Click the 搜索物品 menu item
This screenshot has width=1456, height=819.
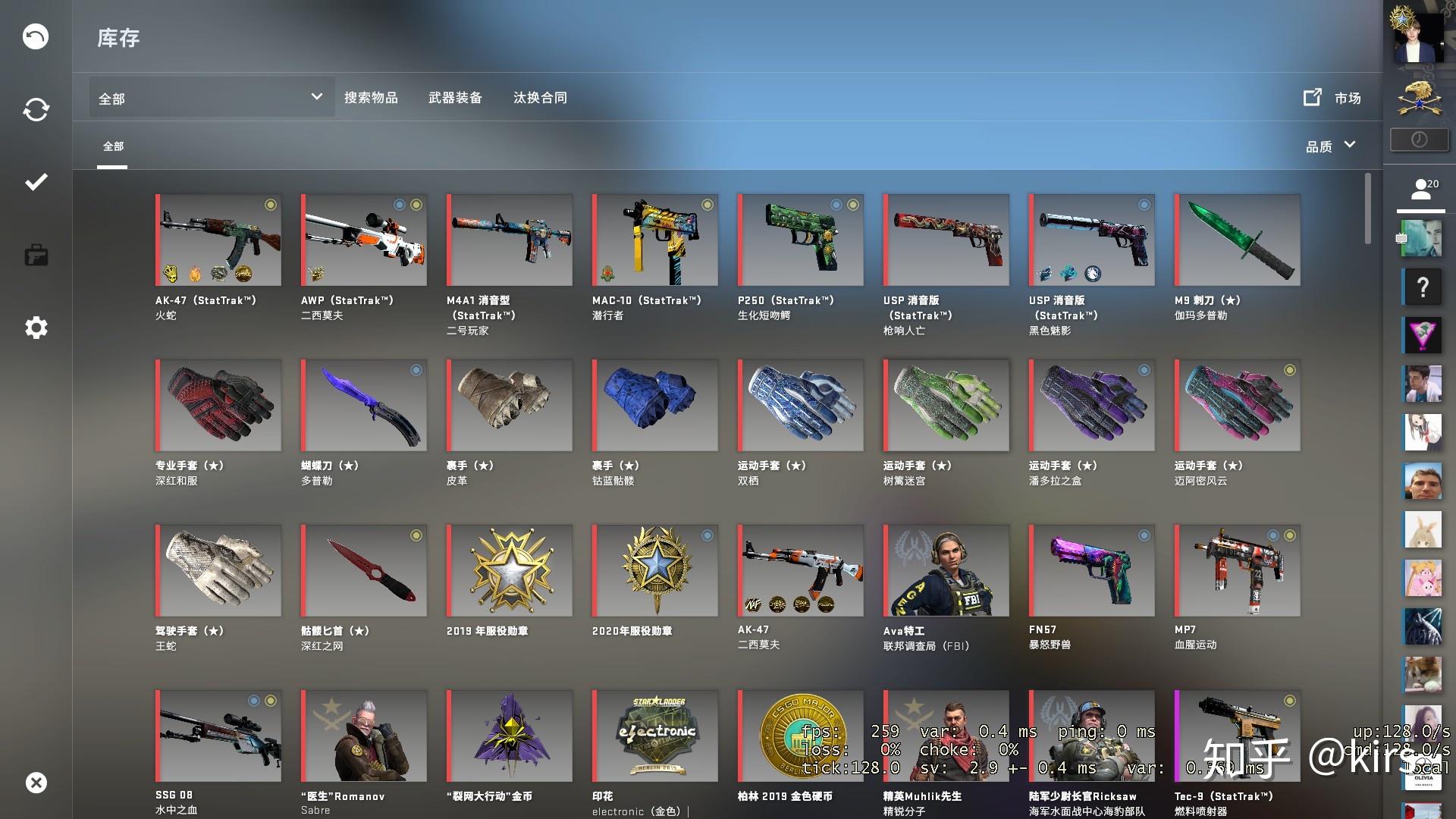371,97
